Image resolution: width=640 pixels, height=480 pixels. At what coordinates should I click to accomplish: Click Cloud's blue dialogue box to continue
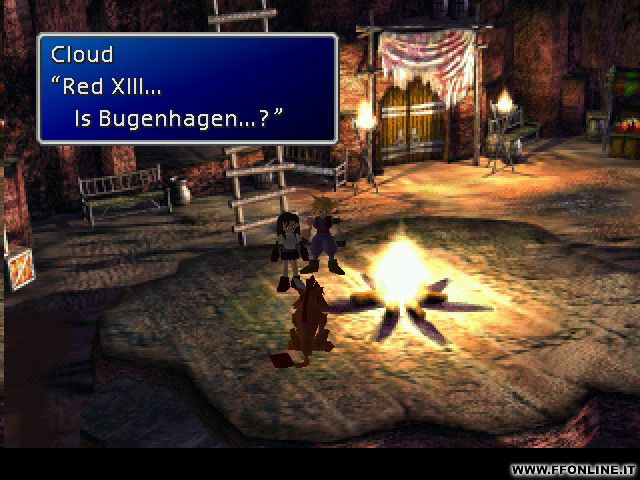(x=187, y=89)
